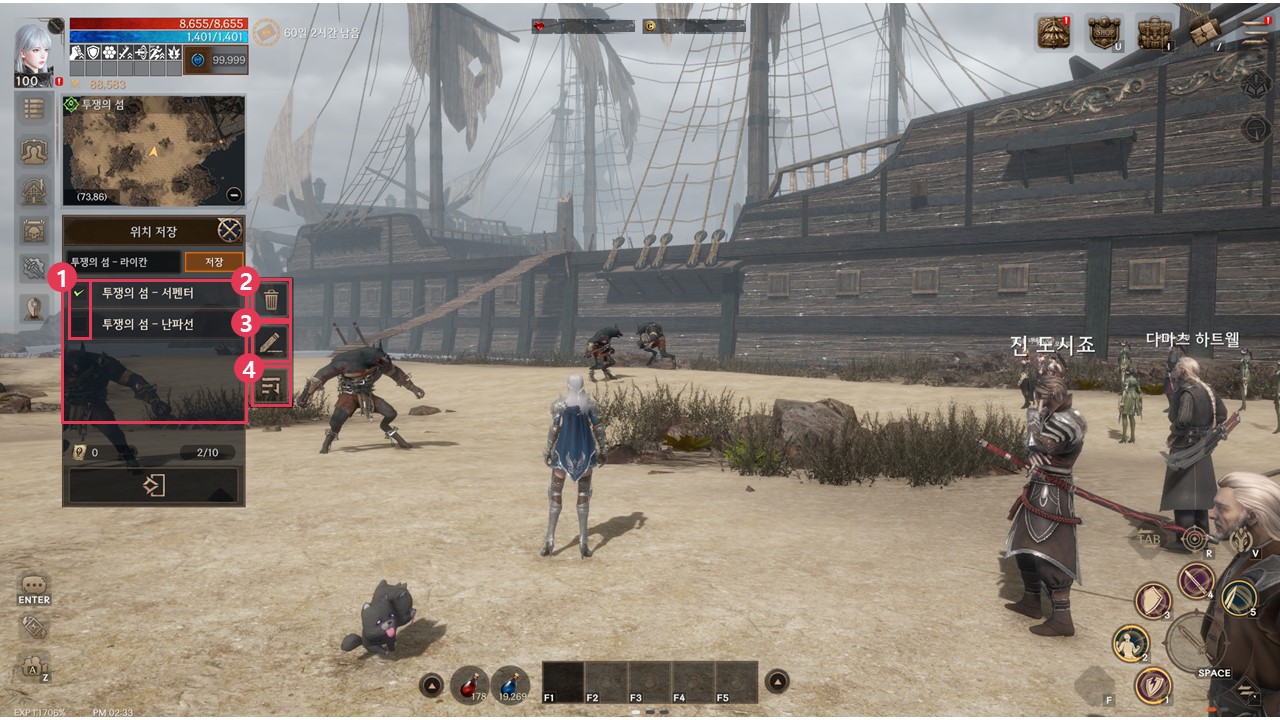Activate the lightning shield skill
This screenshot has height=720, width=1280.
pyautogui.click(x=1153, y=686)
